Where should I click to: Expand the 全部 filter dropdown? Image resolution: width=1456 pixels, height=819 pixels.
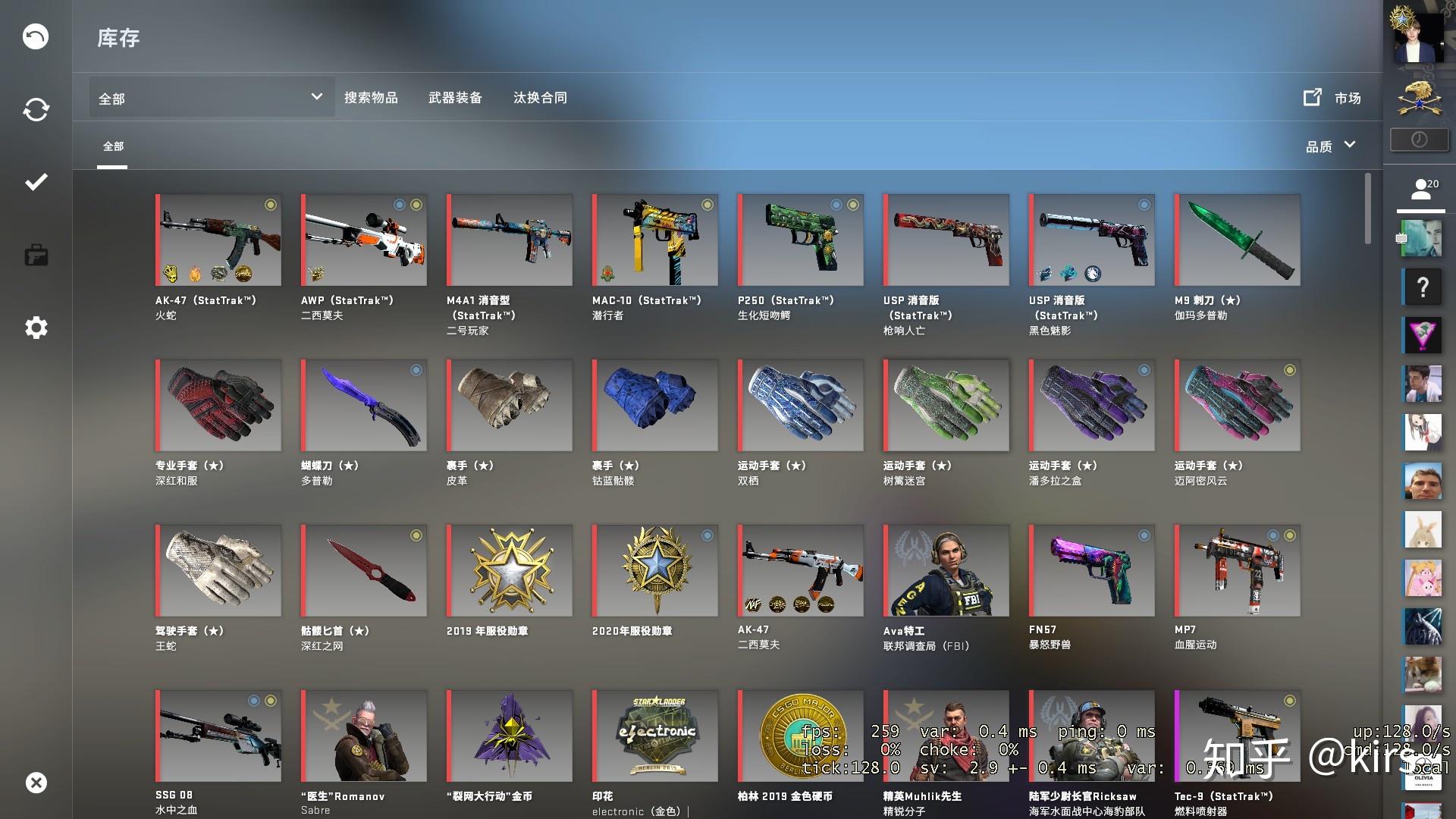click(211, 97)
